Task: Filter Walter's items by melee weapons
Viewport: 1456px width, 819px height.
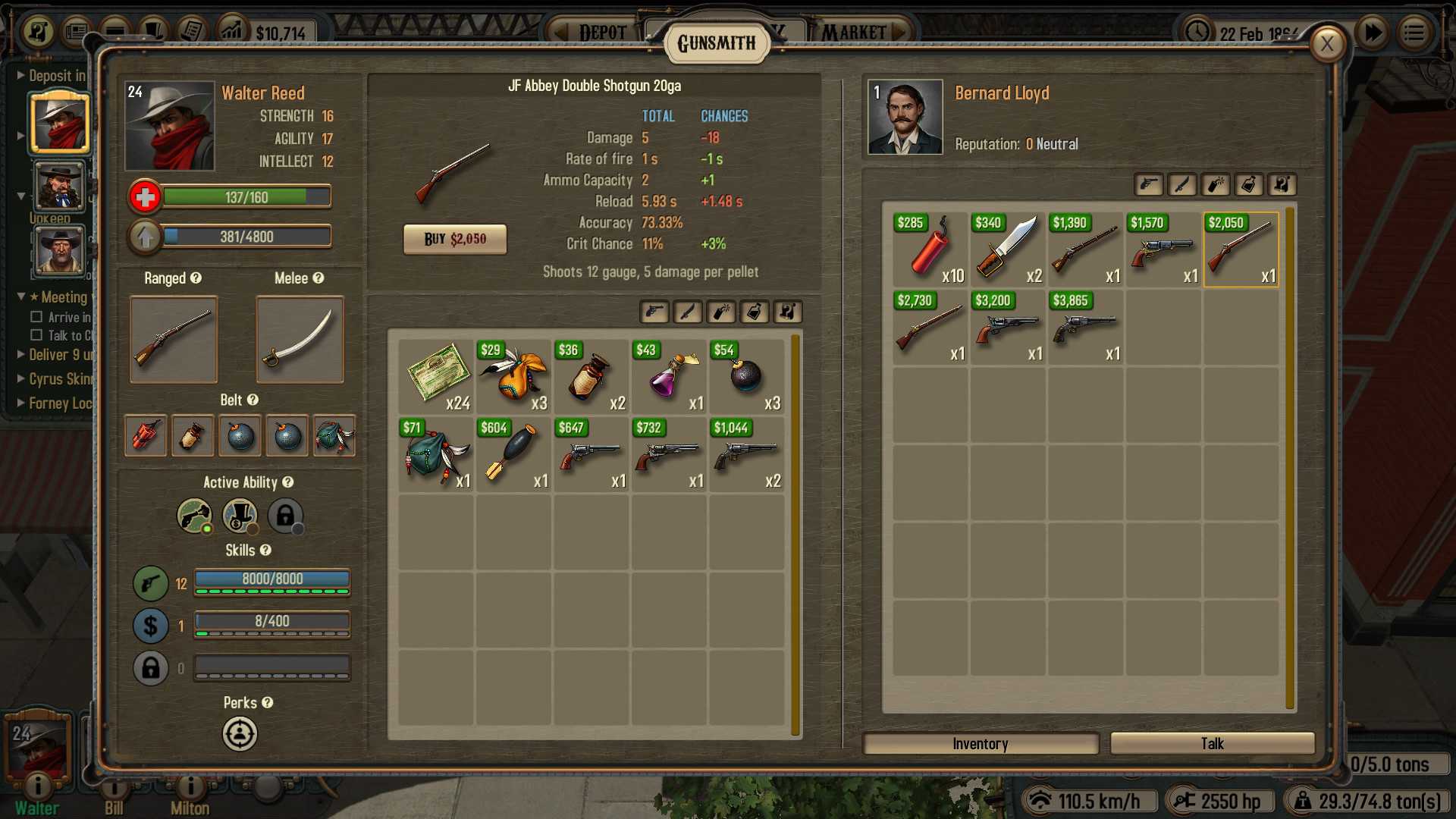Action: [x=689, y=312]
